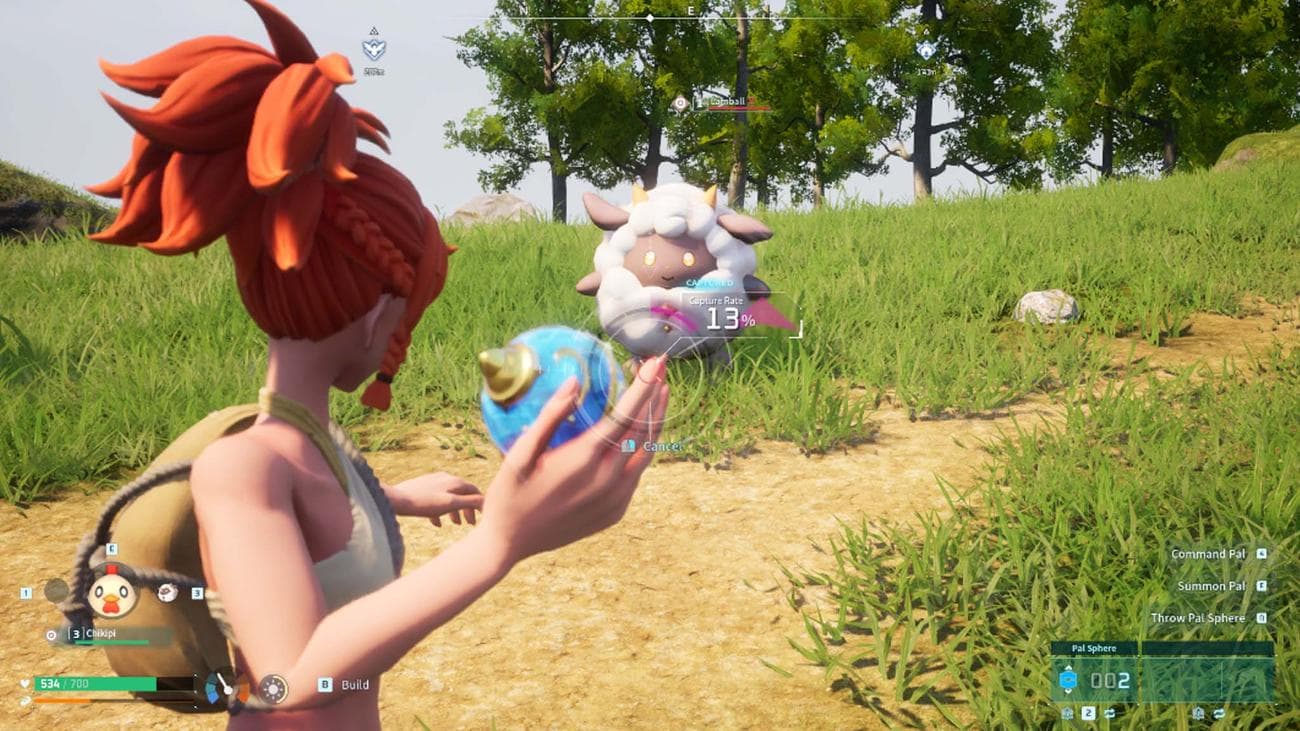Click the swap arrows icon beside the ammo counter
This screenshot has width=1300, height=731.
click(x=1111, y=714)
